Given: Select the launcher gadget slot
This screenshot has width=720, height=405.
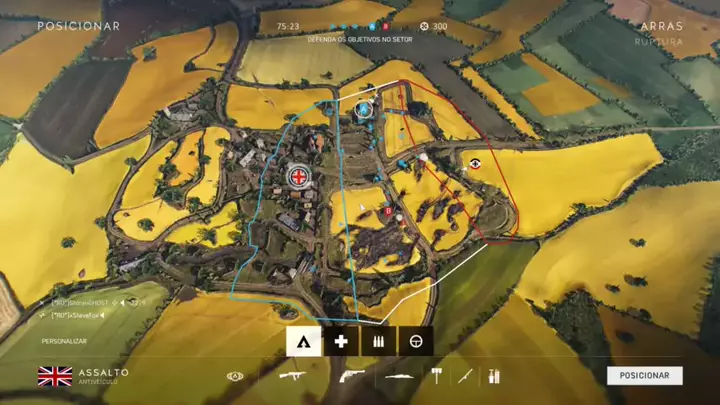Looking at the screenshot, I should (x=399, y=376).
